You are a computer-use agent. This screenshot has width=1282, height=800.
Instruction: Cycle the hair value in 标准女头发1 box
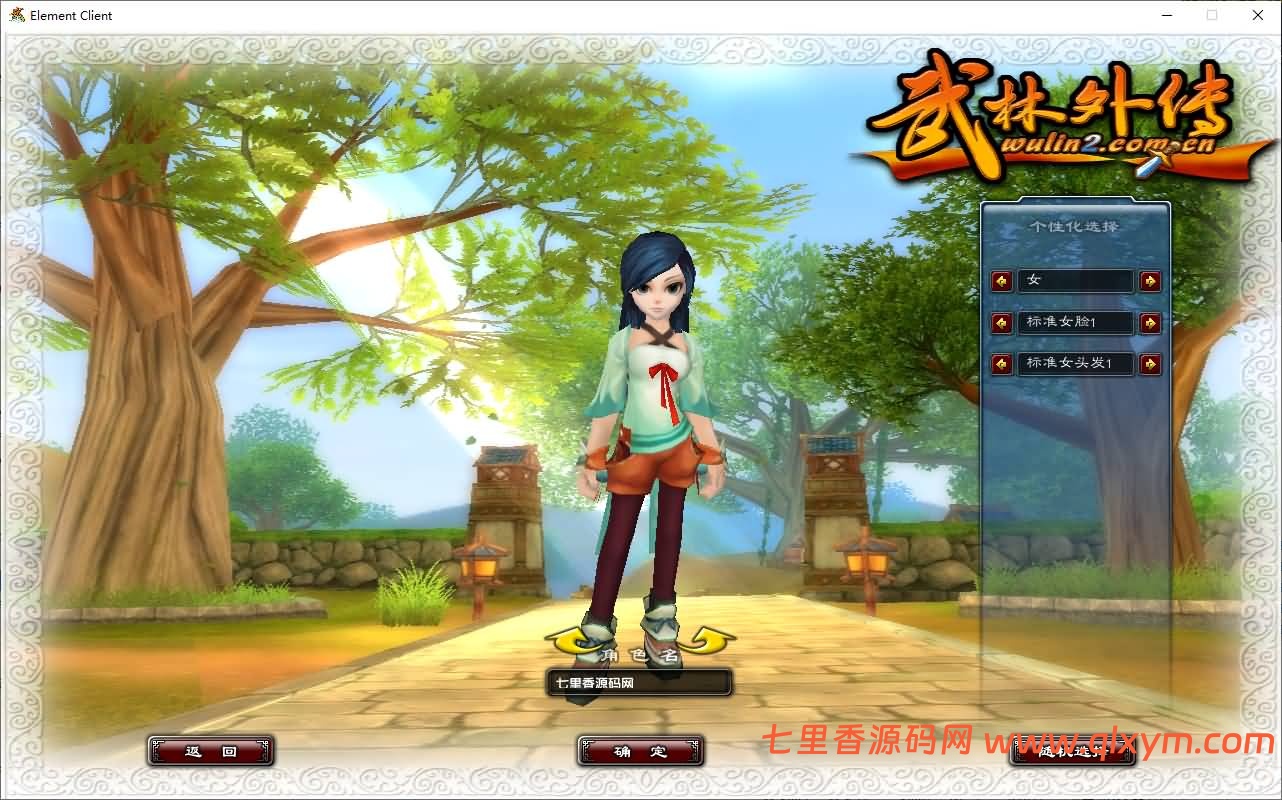(x=1075, y=363)
